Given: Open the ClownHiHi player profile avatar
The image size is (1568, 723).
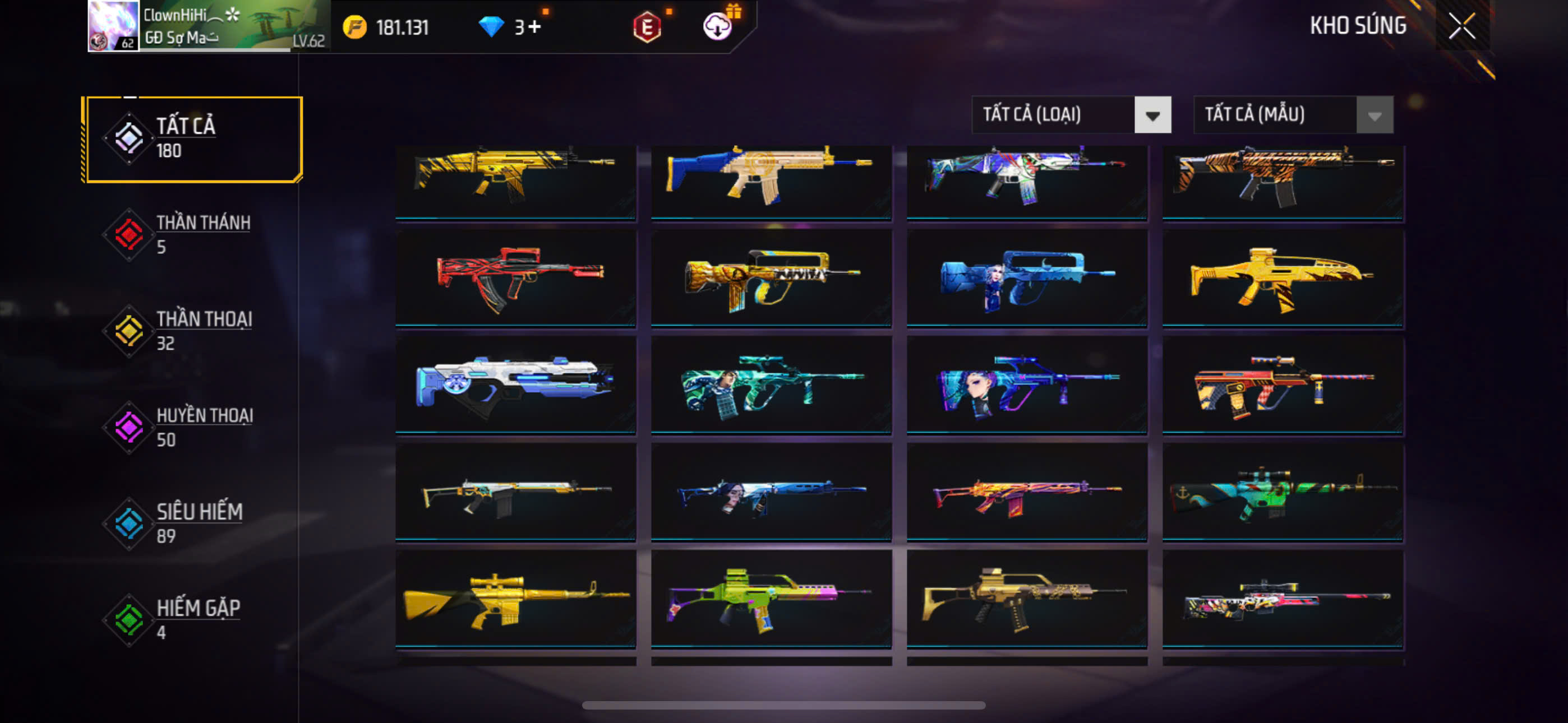Looking at the screenshot, I should point(113,26).
